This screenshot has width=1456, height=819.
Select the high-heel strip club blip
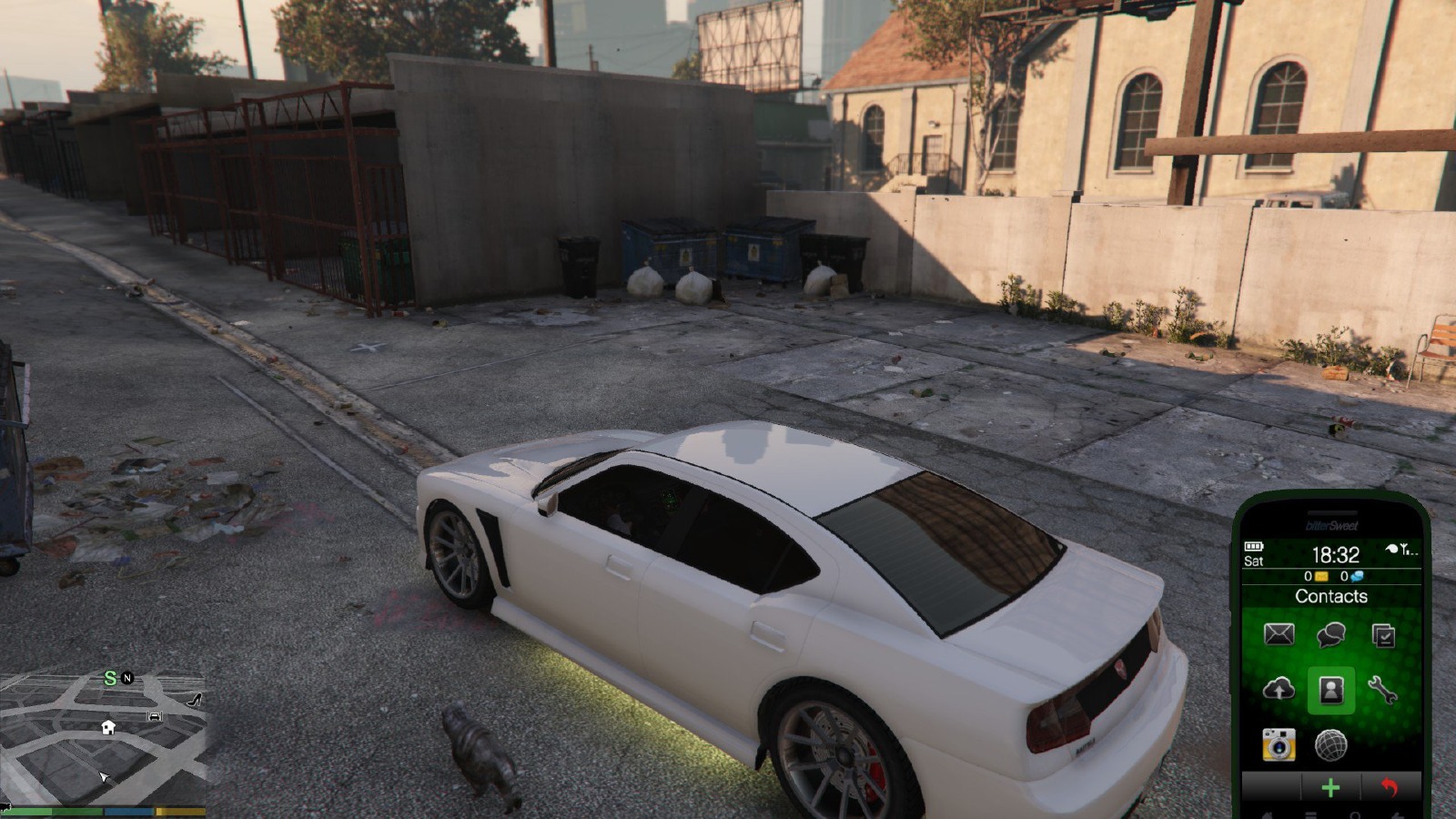tap(194, 700)
